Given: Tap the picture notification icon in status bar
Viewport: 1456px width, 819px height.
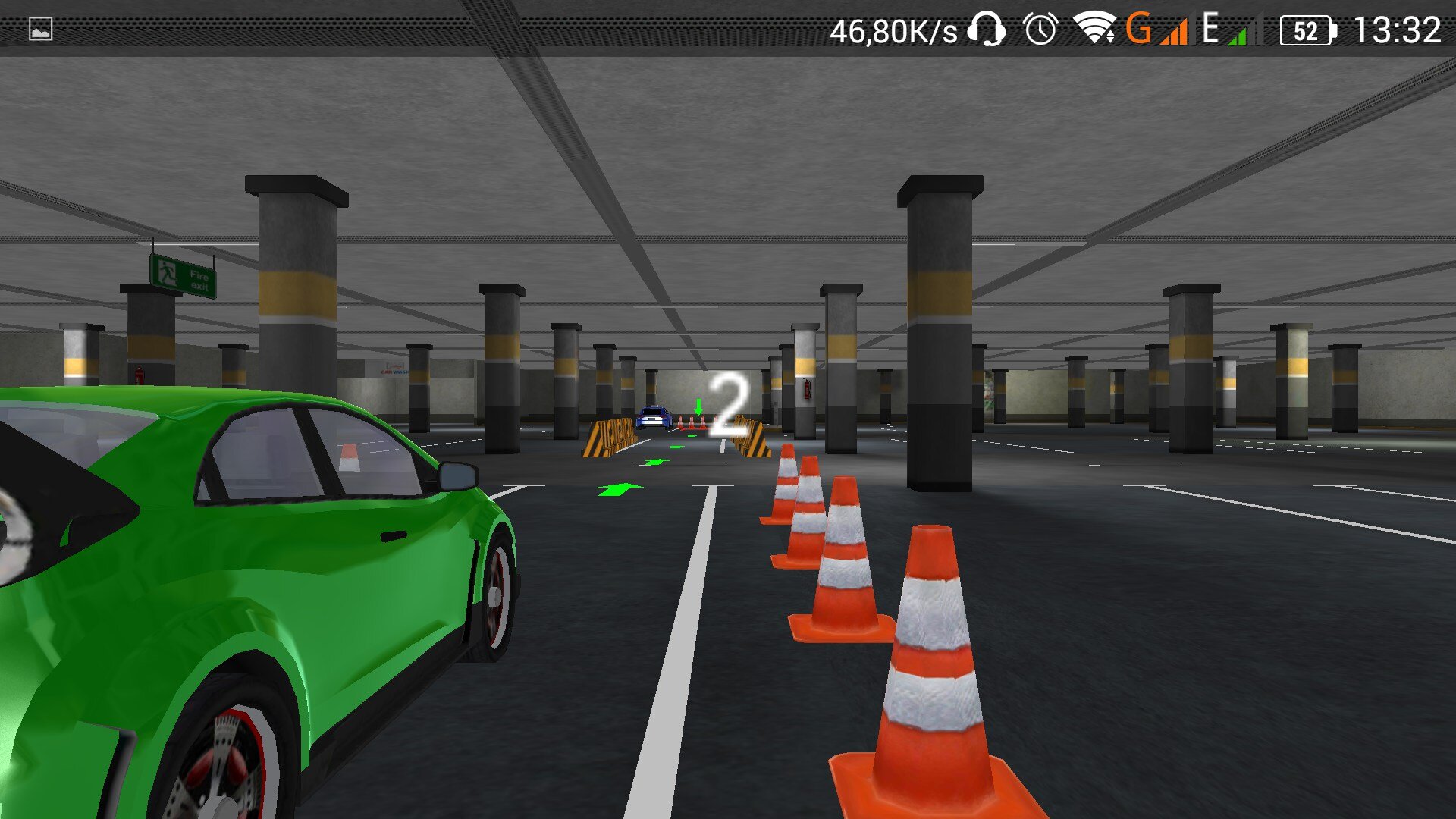Looking at the screenshot, I should pos(41,30).
